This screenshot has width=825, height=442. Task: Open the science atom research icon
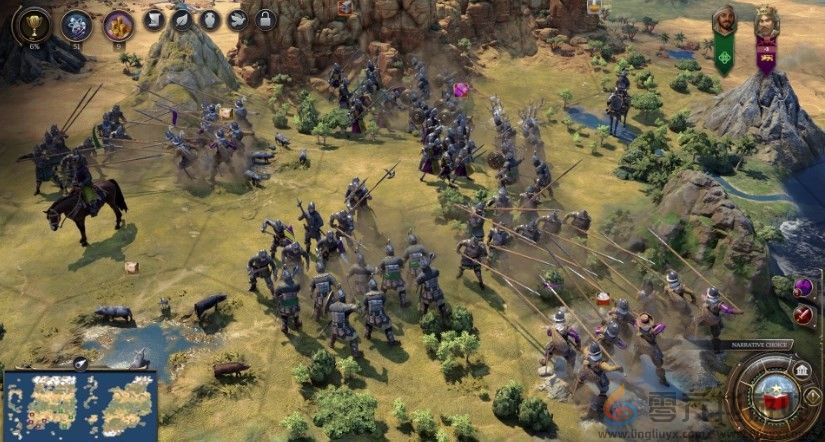tap(76, 24)
